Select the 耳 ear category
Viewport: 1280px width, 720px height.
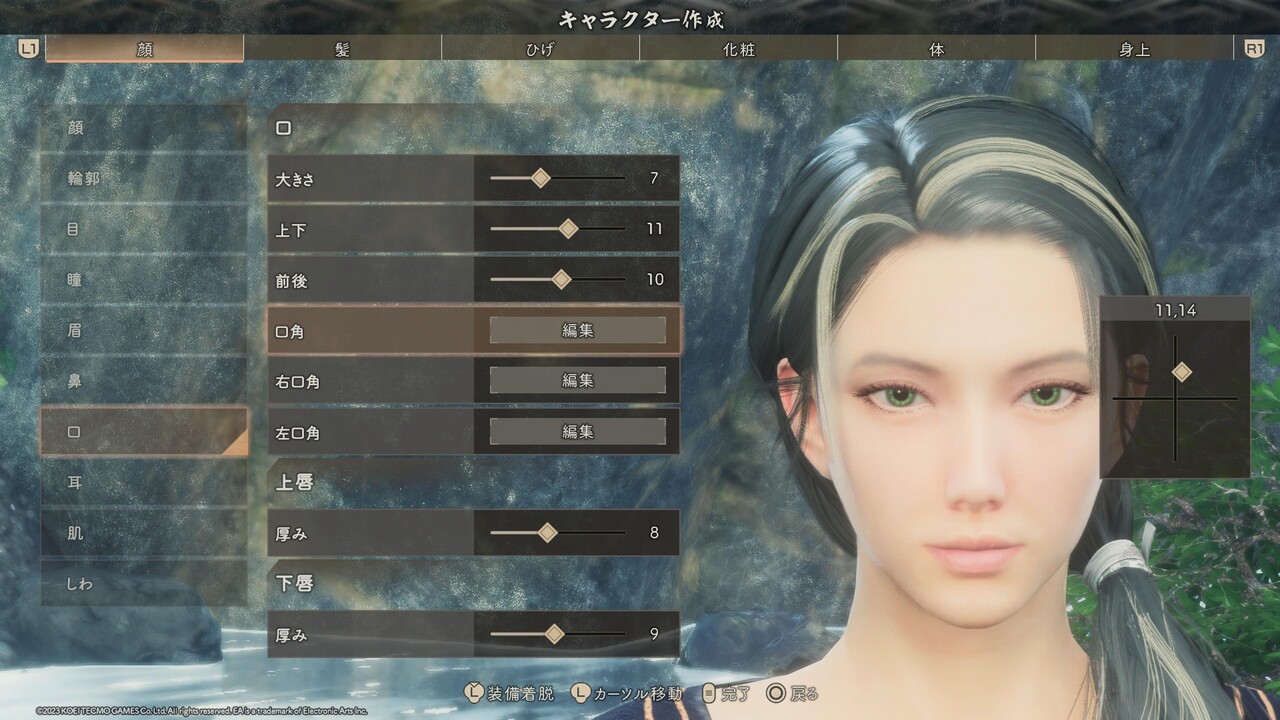point(144,483)
